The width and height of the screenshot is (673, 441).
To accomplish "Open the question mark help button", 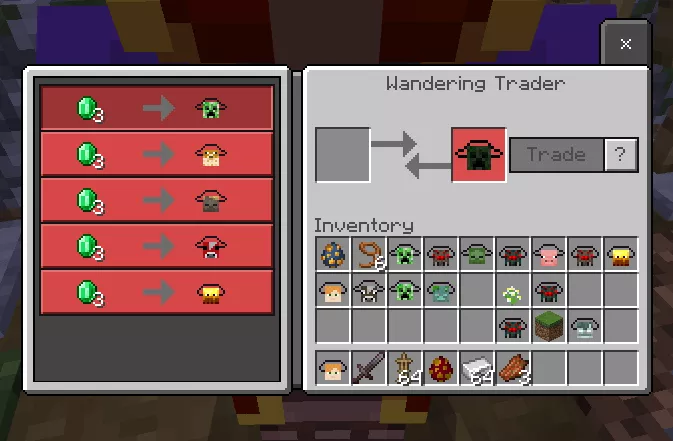I will click(621, 155).
